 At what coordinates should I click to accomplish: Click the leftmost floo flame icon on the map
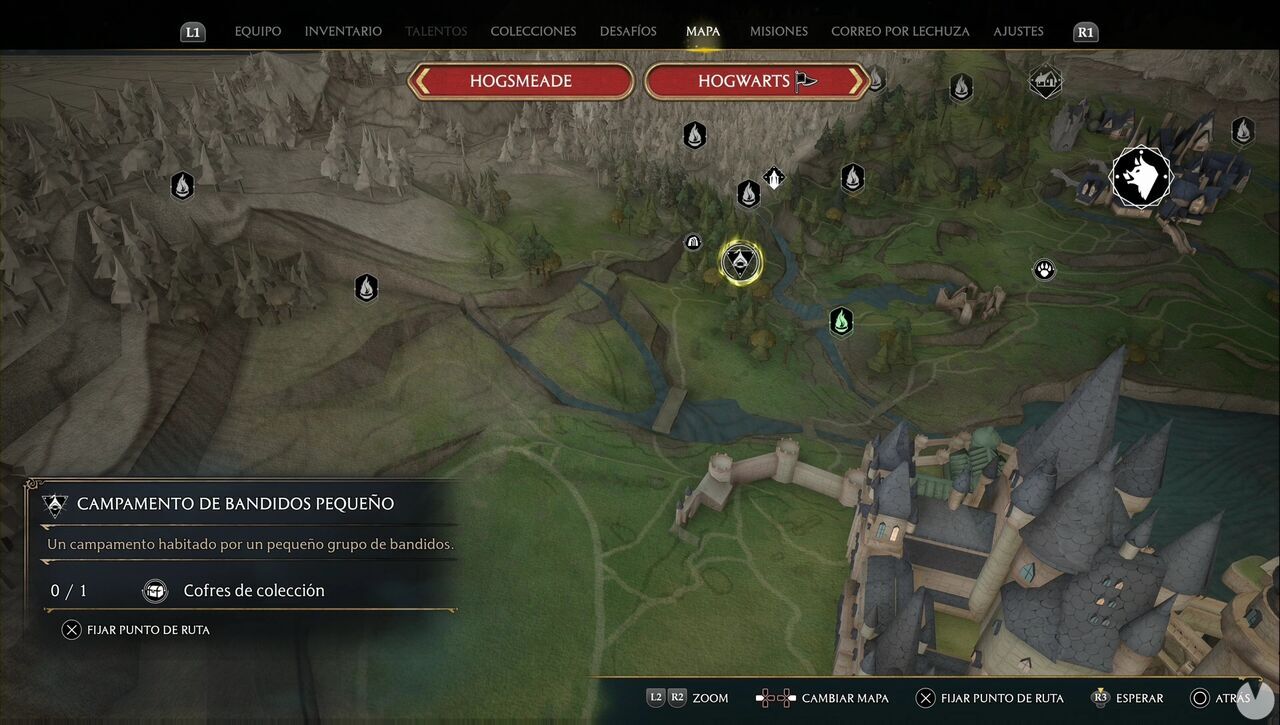[182, 185]
